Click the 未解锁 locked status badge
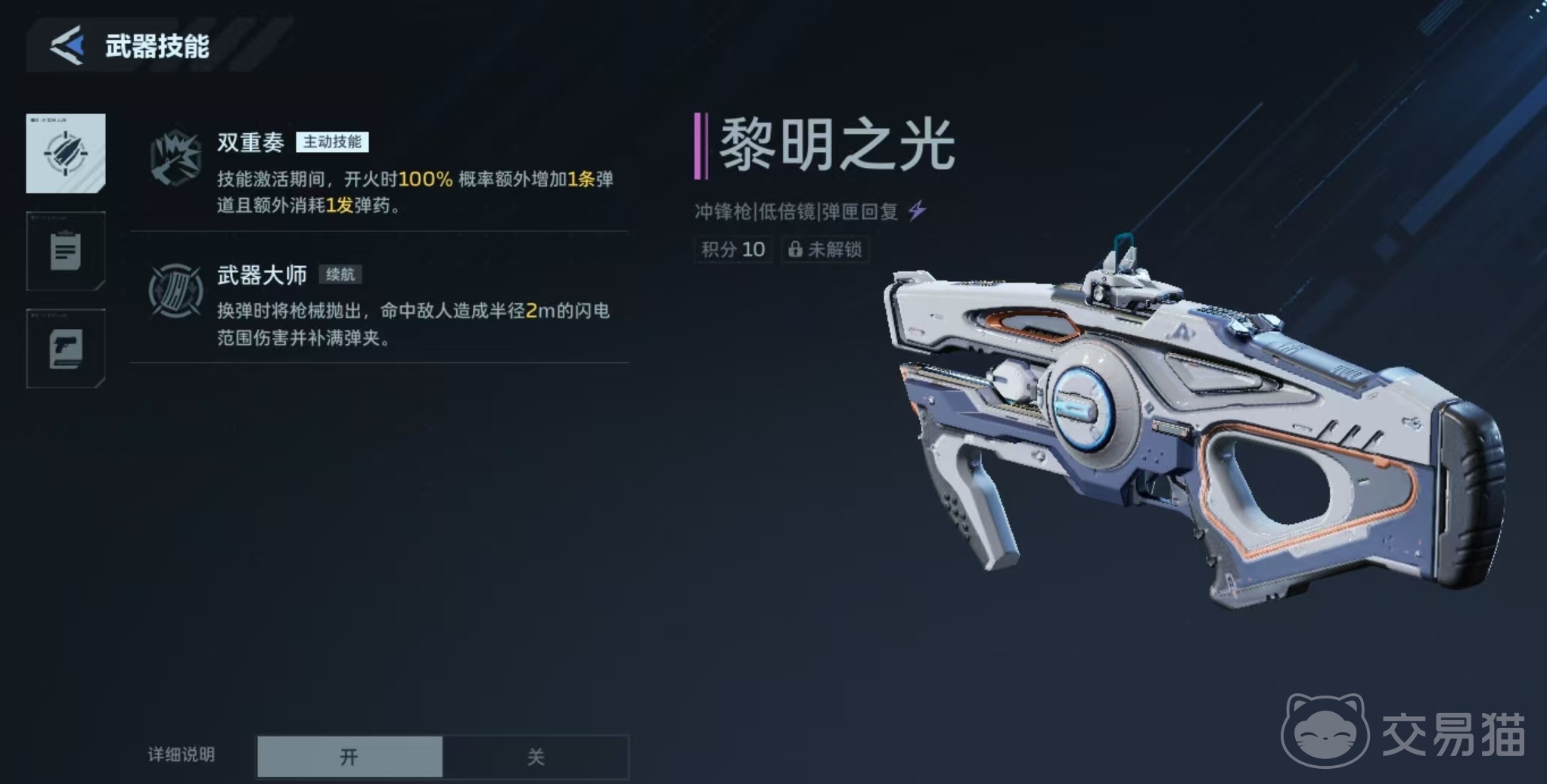Image resolution: width=1547 pixels, height=784 pixels. [825, 249]
